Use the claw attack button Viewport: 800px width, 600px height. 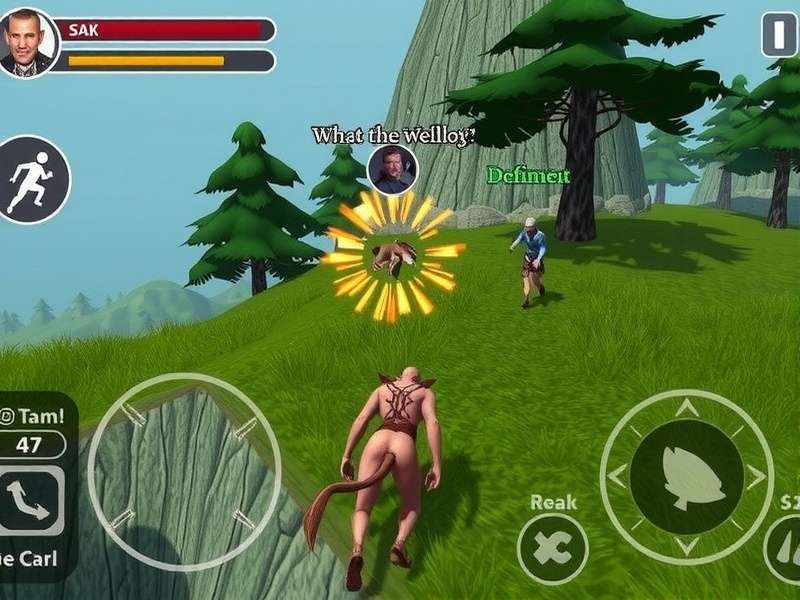point(784,550)
